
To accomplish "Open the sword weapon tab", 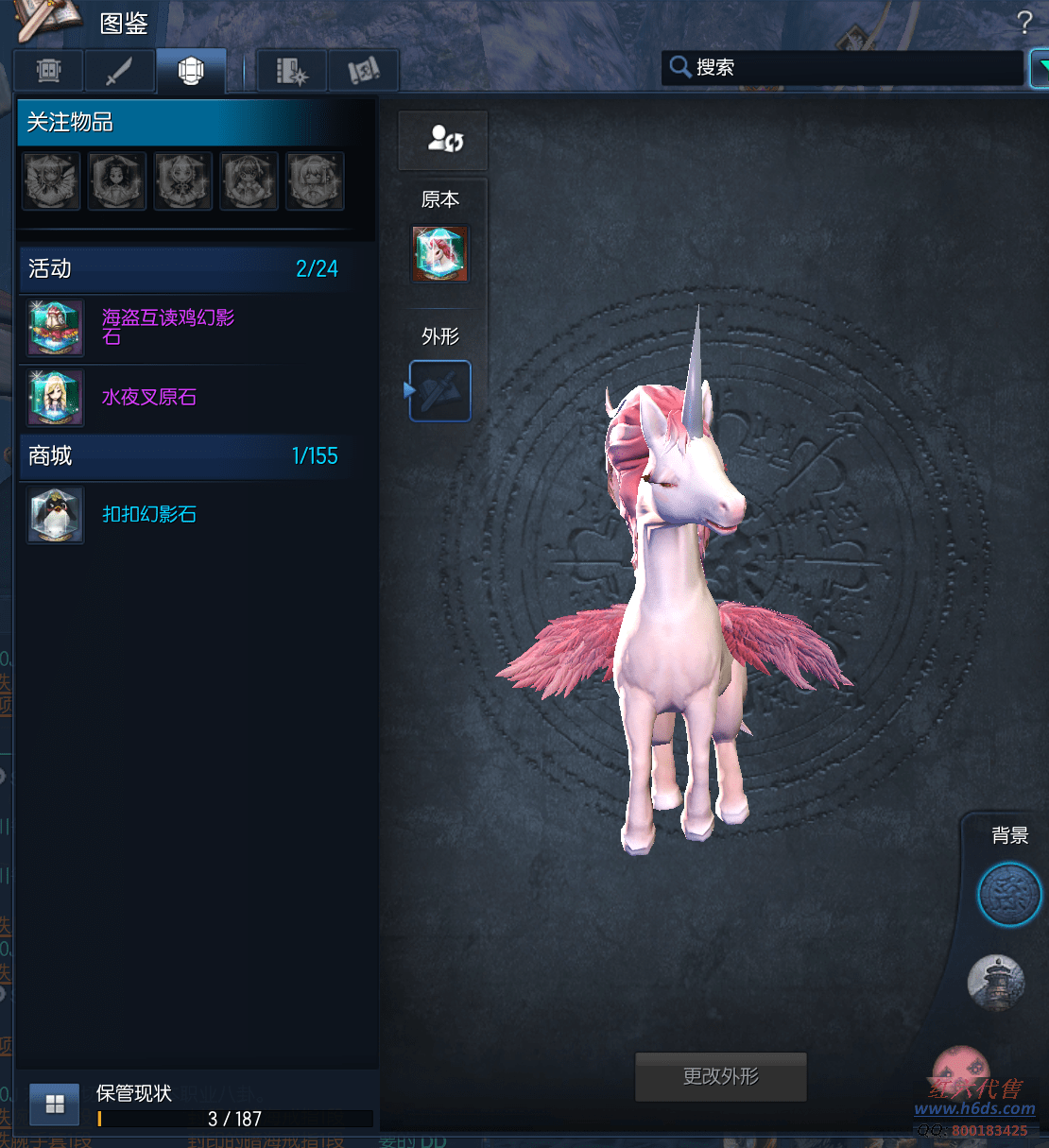I will [119, 71].
